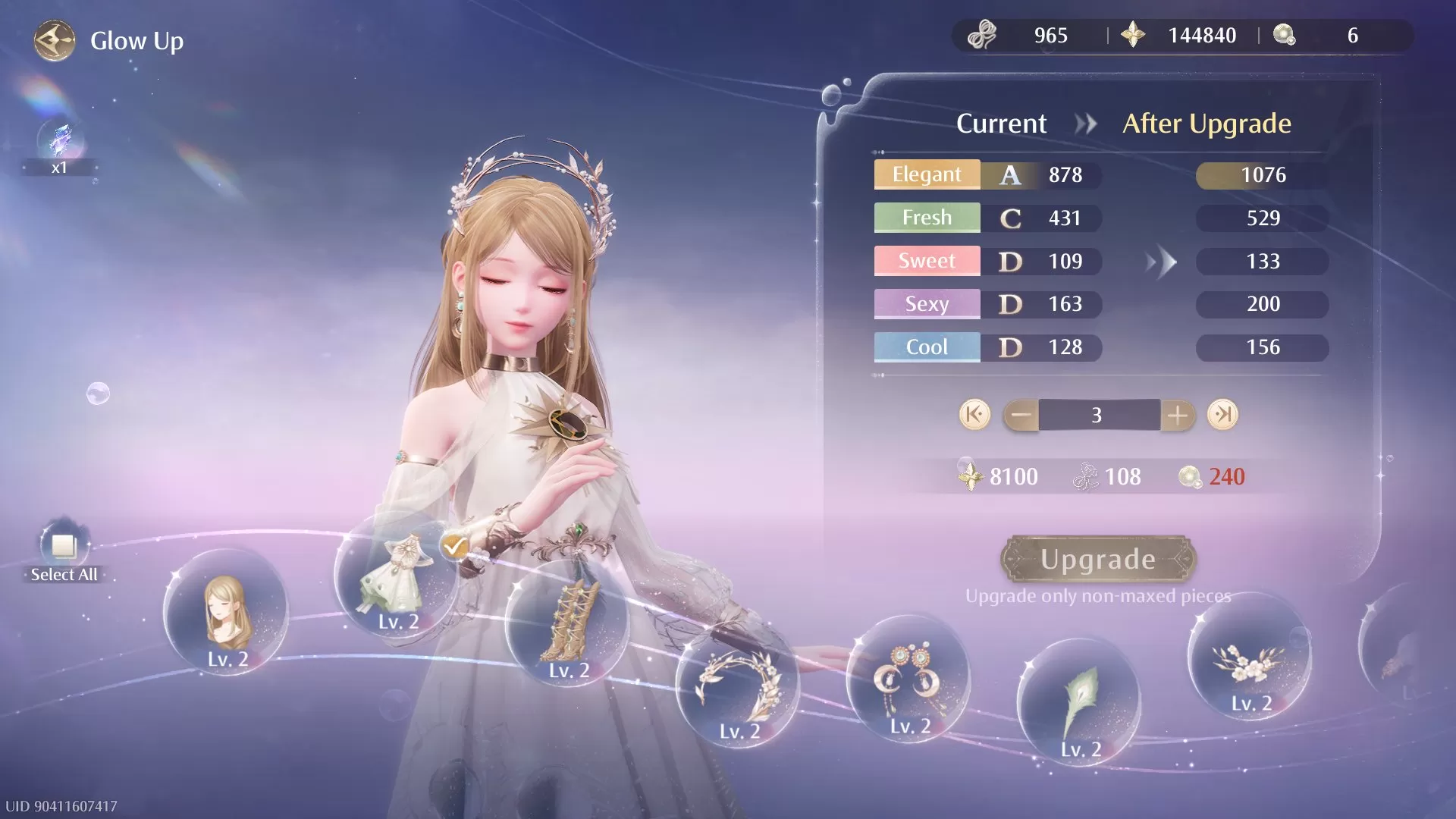This screenshot has width=1456, height=819.
Task: Click the back arrow beside Glow Up
Action: pyautogui.click(x=53, y=41)
